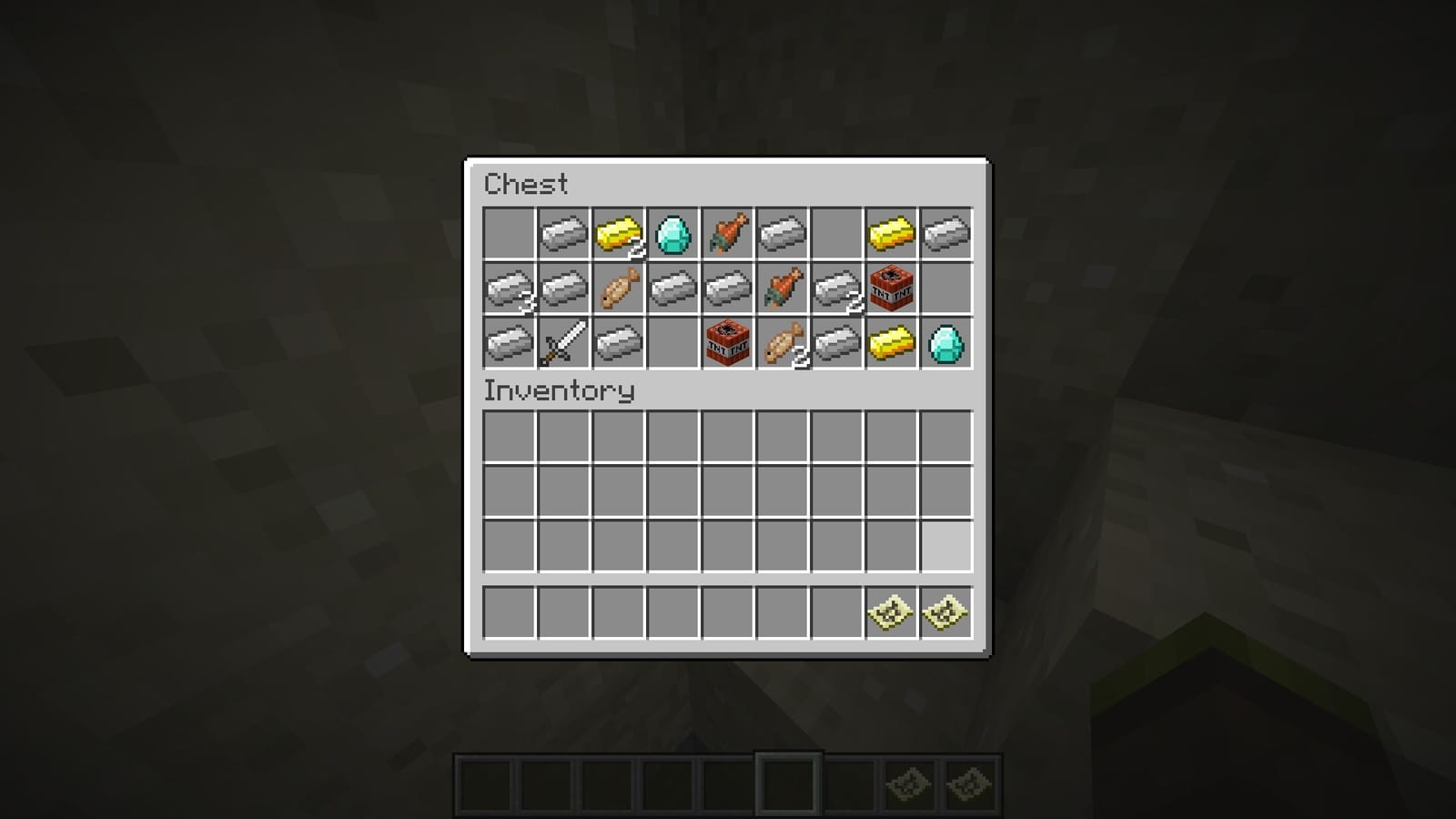Click the empty top-left chest slot
Screen dimensions: 1456x819
[509, 233]
